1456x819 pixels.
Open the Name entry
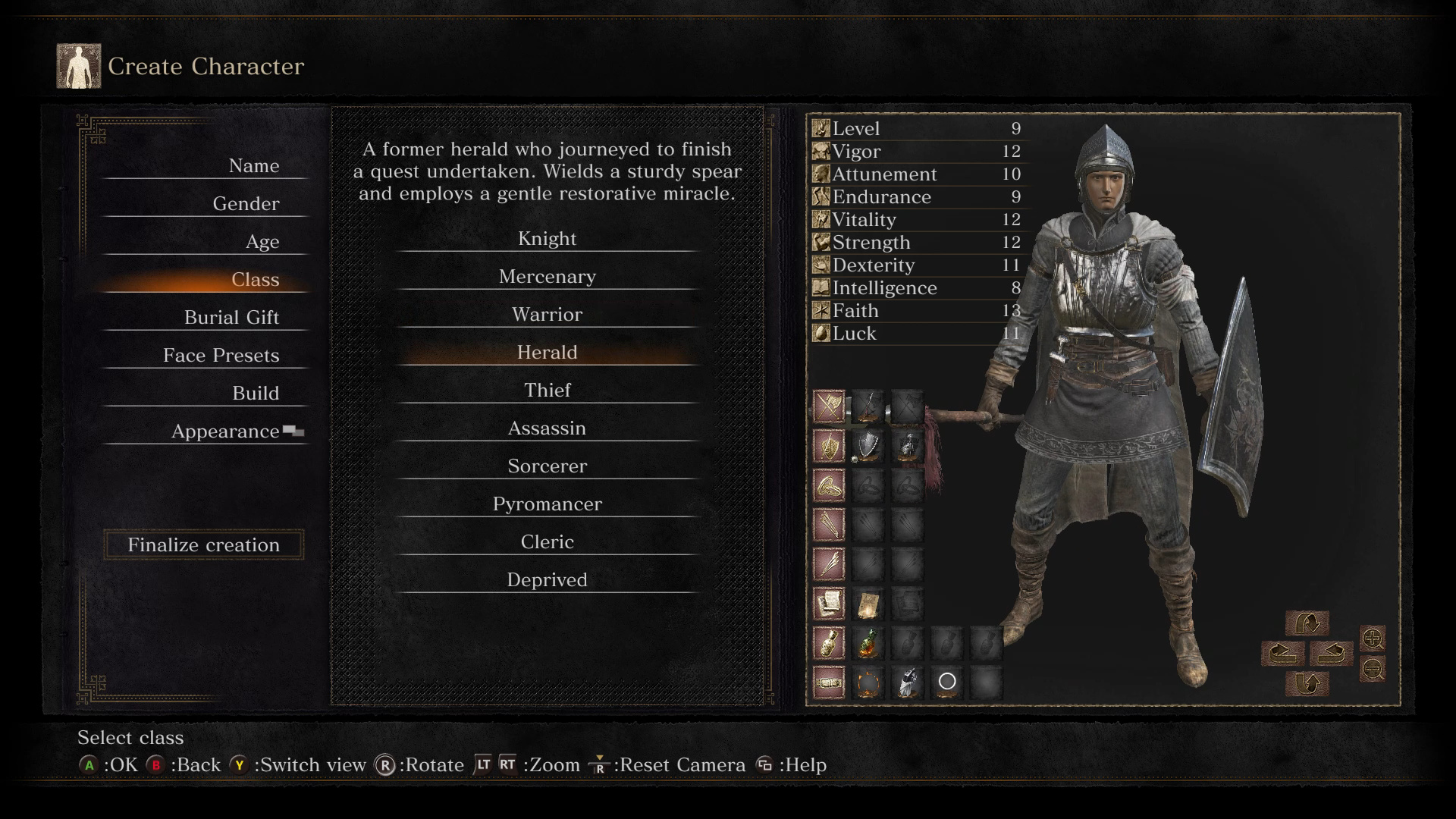(x=253, y=166)
